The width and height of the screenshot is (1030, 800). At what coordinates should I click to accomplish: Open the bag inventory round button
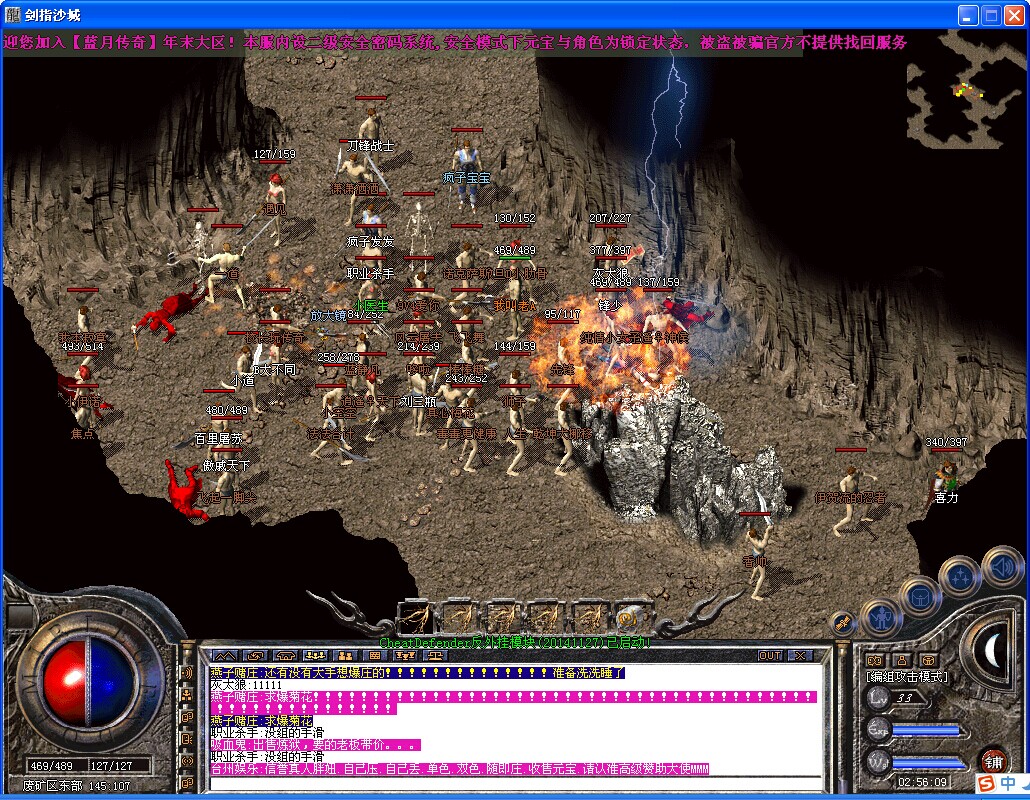(x=920, y=596)
